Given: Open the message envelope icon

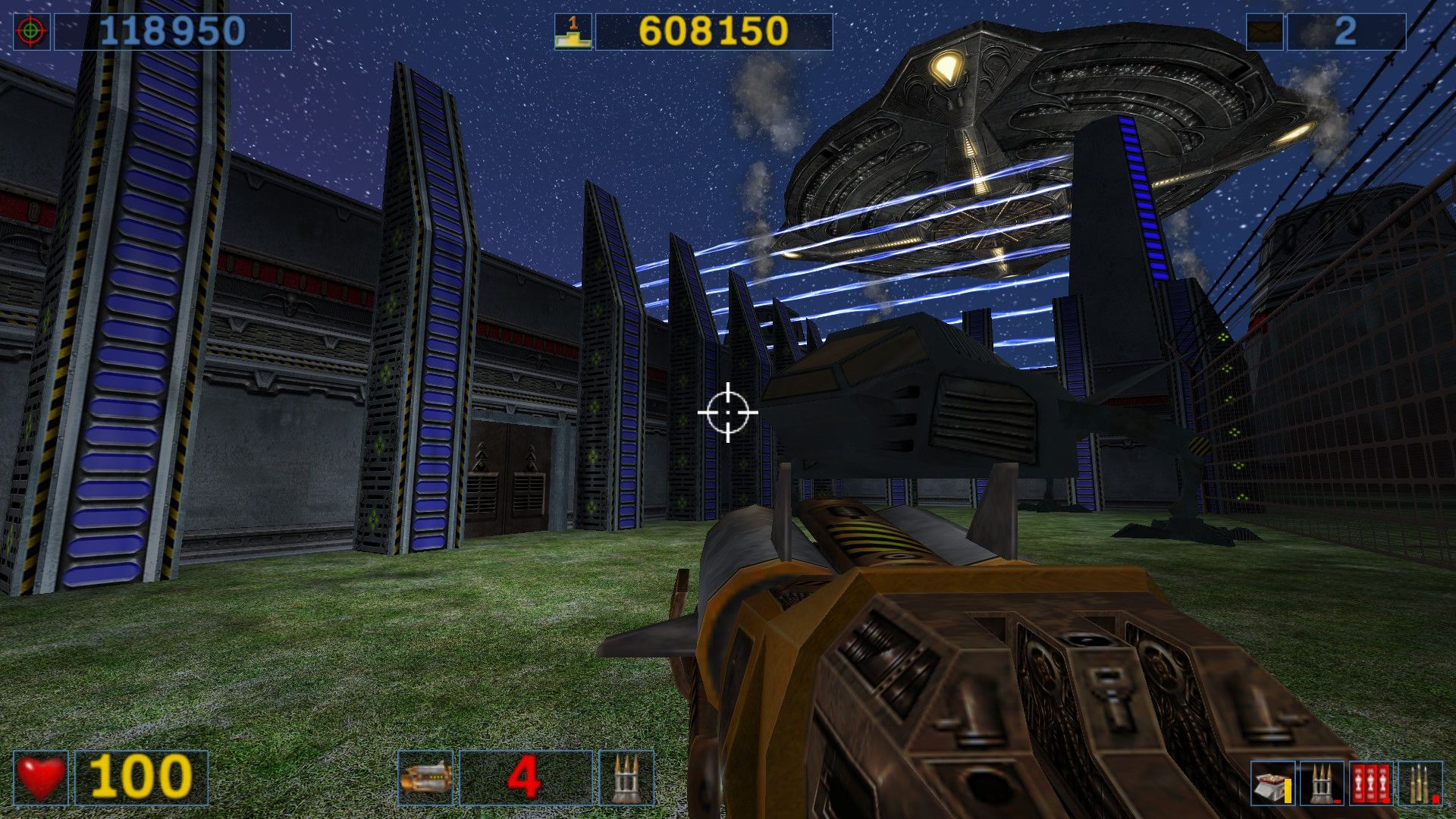Looking at the screenshot, I should click(1265, 32).
